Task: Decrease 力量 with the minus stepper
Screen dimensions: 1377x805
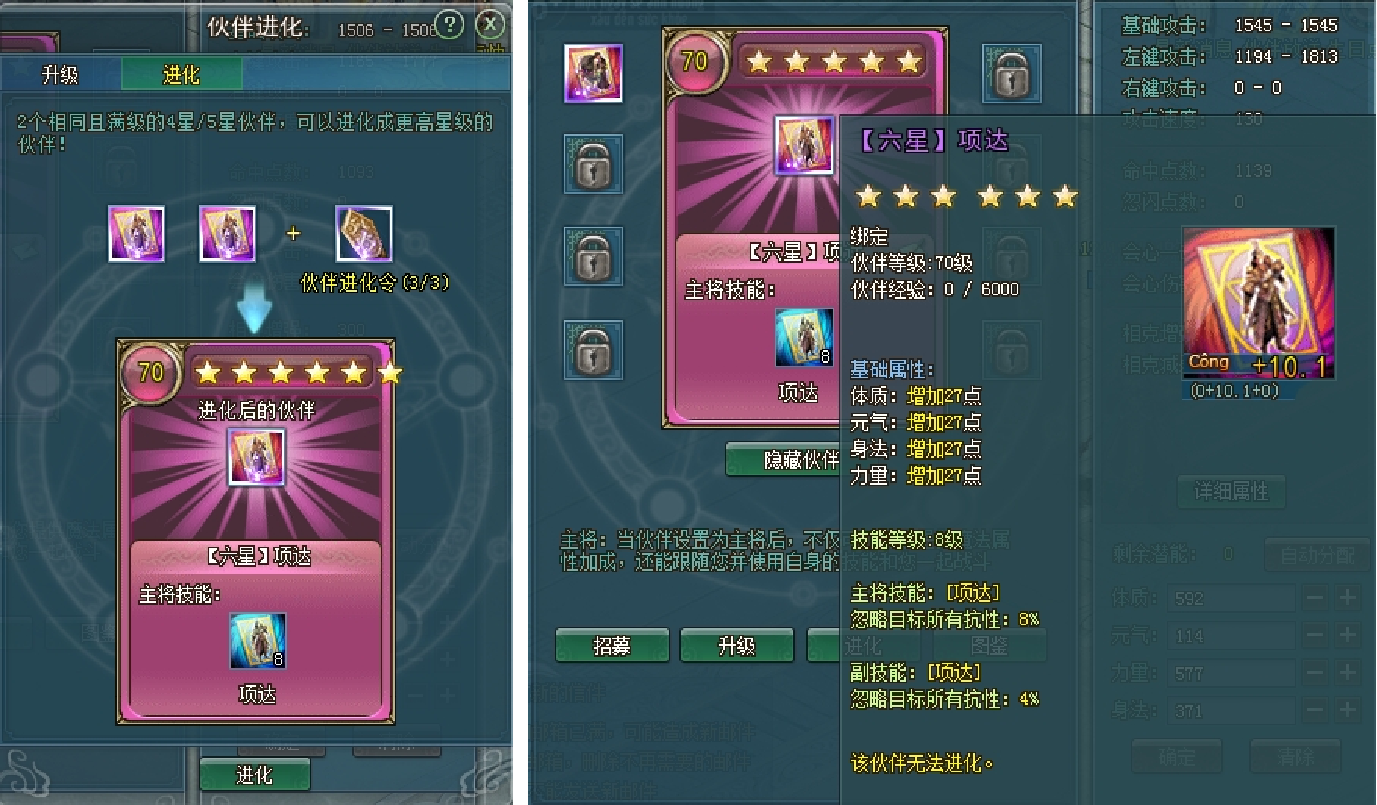Action: [1315, 673]
